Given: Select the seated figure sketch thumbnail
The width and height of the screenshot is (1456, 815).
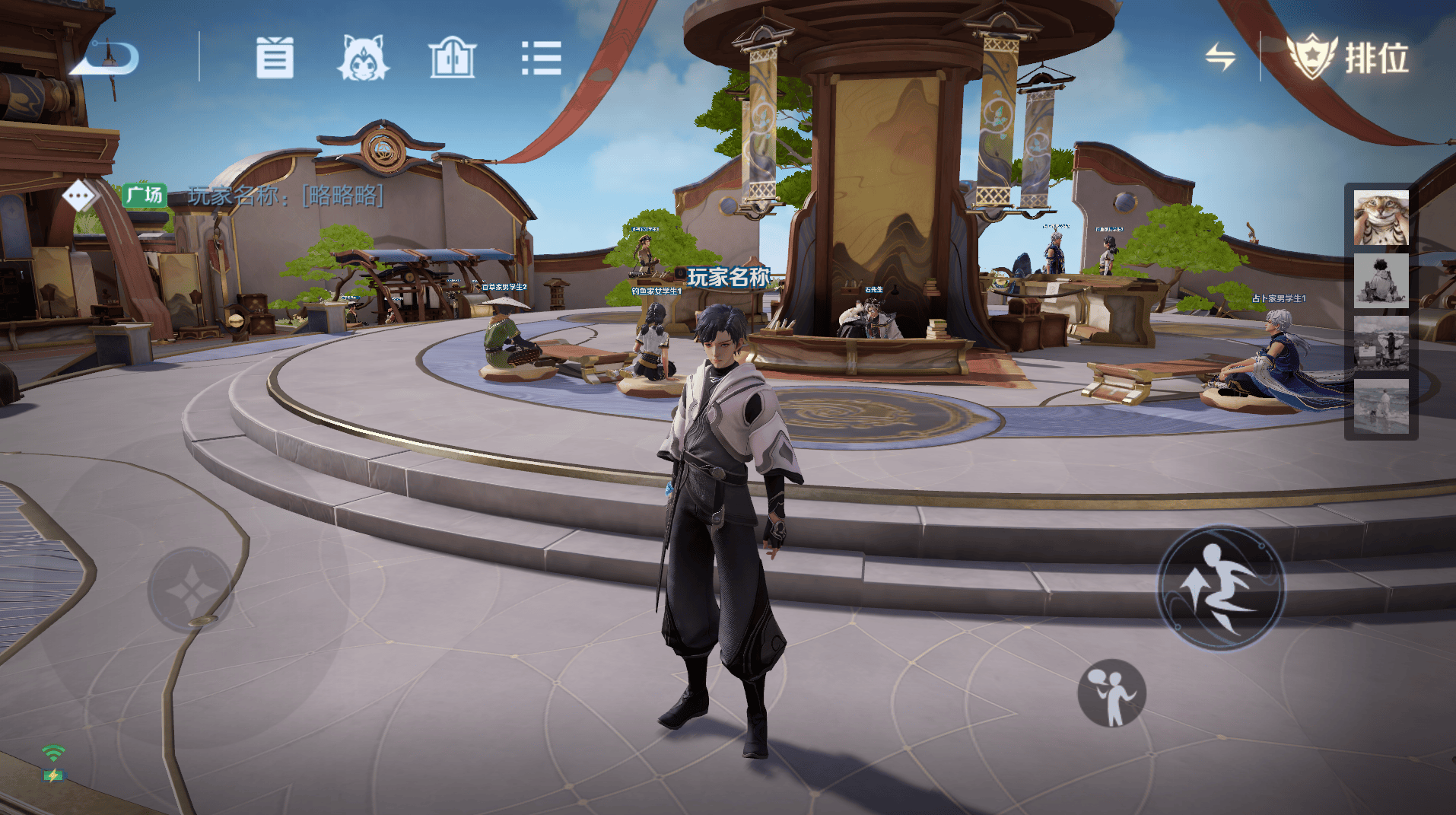Looking at the screenshot, I should (x=1381, y=281).
